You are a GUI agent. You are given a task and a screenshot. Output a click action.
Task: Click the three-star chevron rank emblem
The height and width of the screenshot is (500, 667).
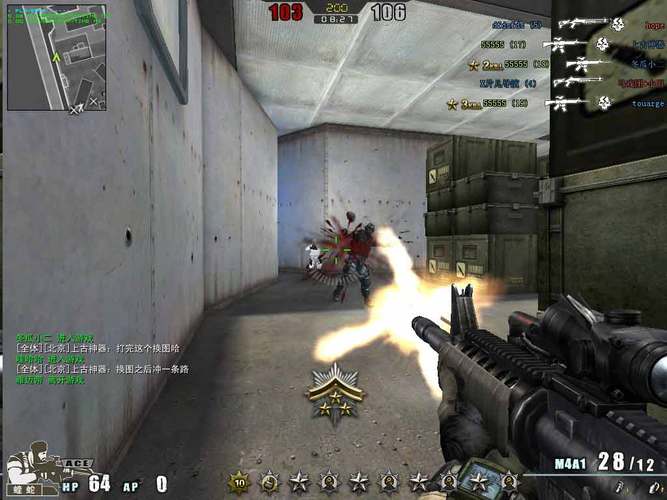pyautogui.click(x=334, y=391)
